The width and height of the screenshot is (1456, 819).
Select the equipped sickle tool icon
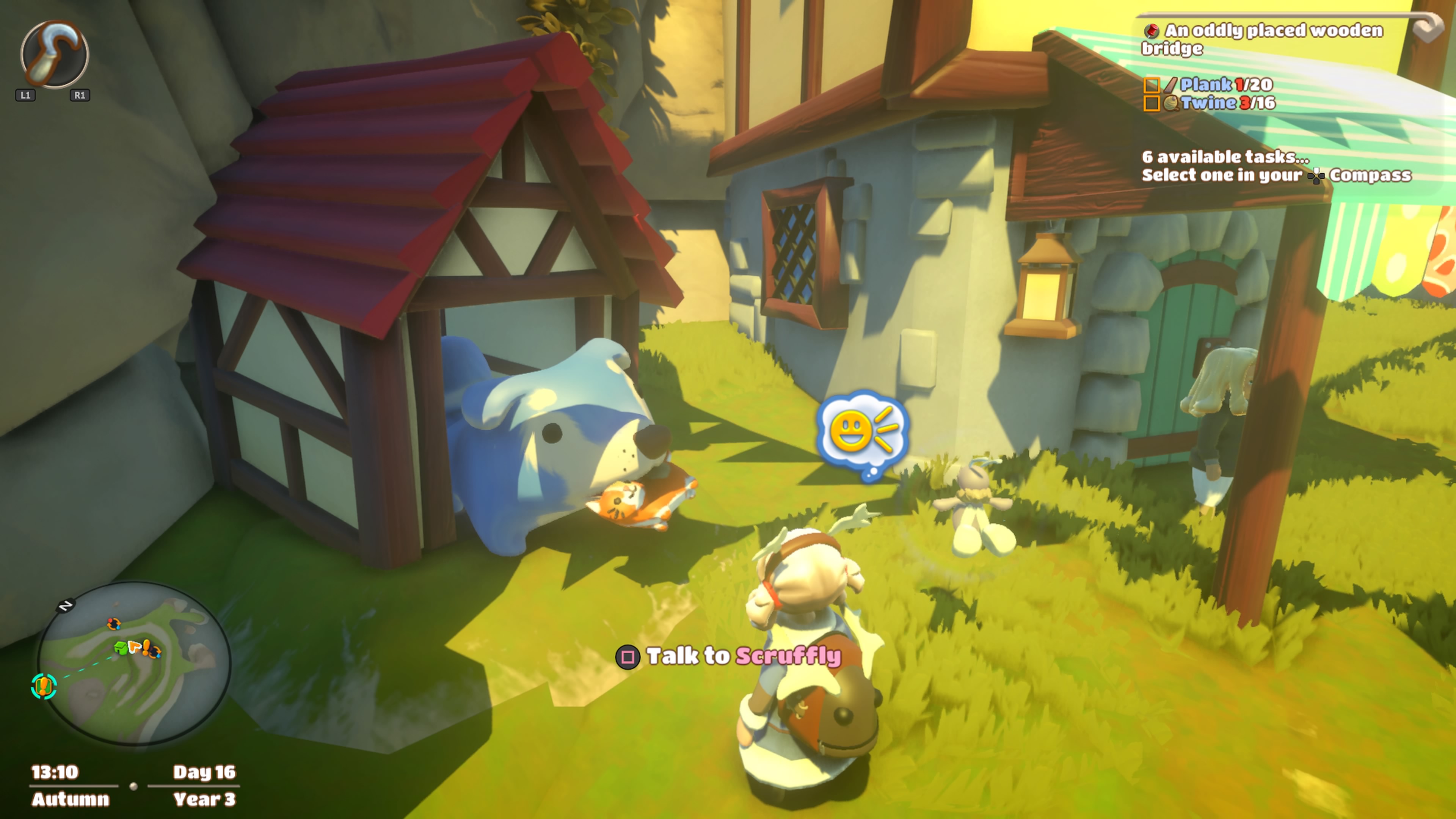tap(54, 54)
